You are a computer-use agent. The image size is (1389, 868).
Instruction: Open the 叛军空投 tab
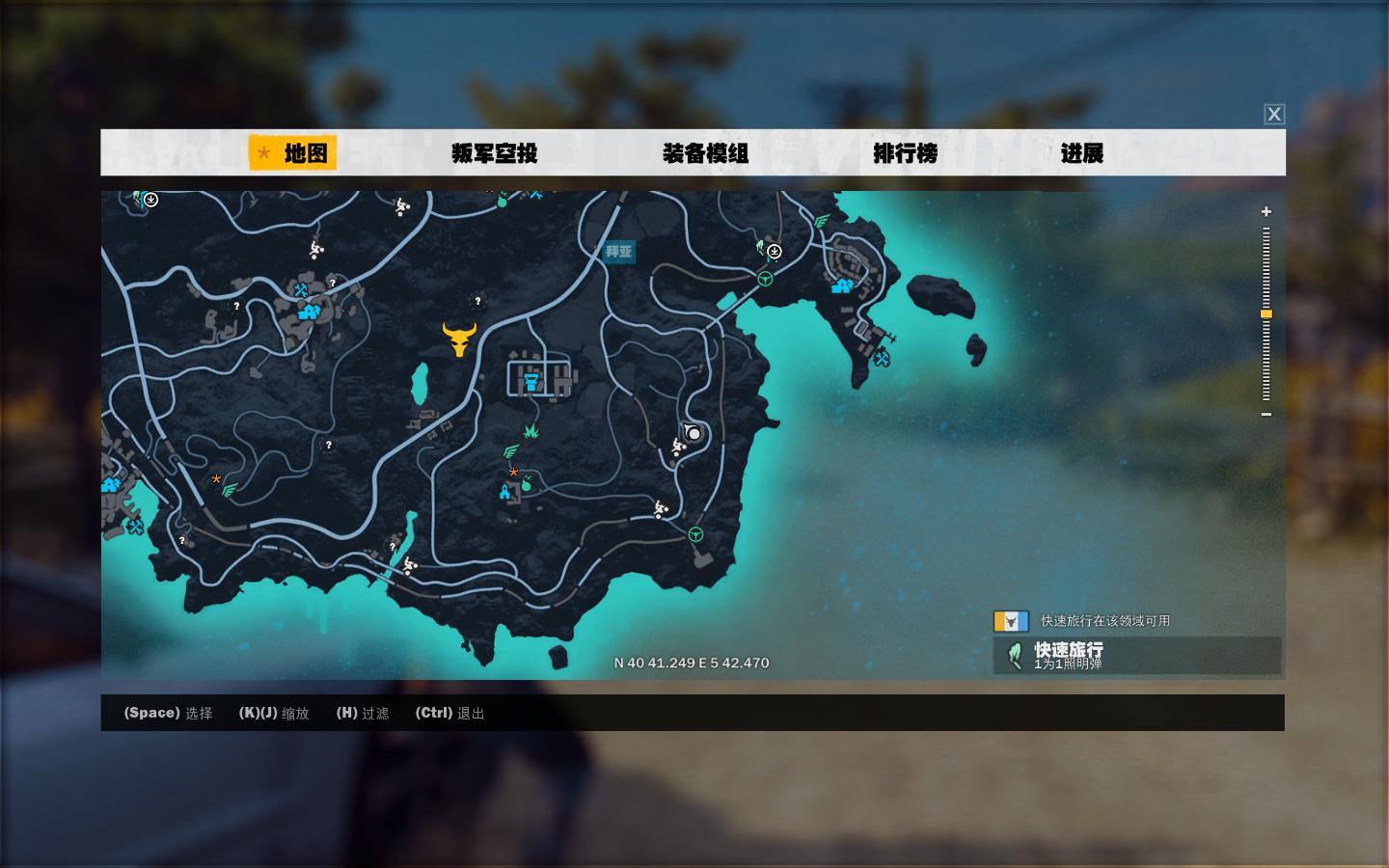[x=494, y=152]
